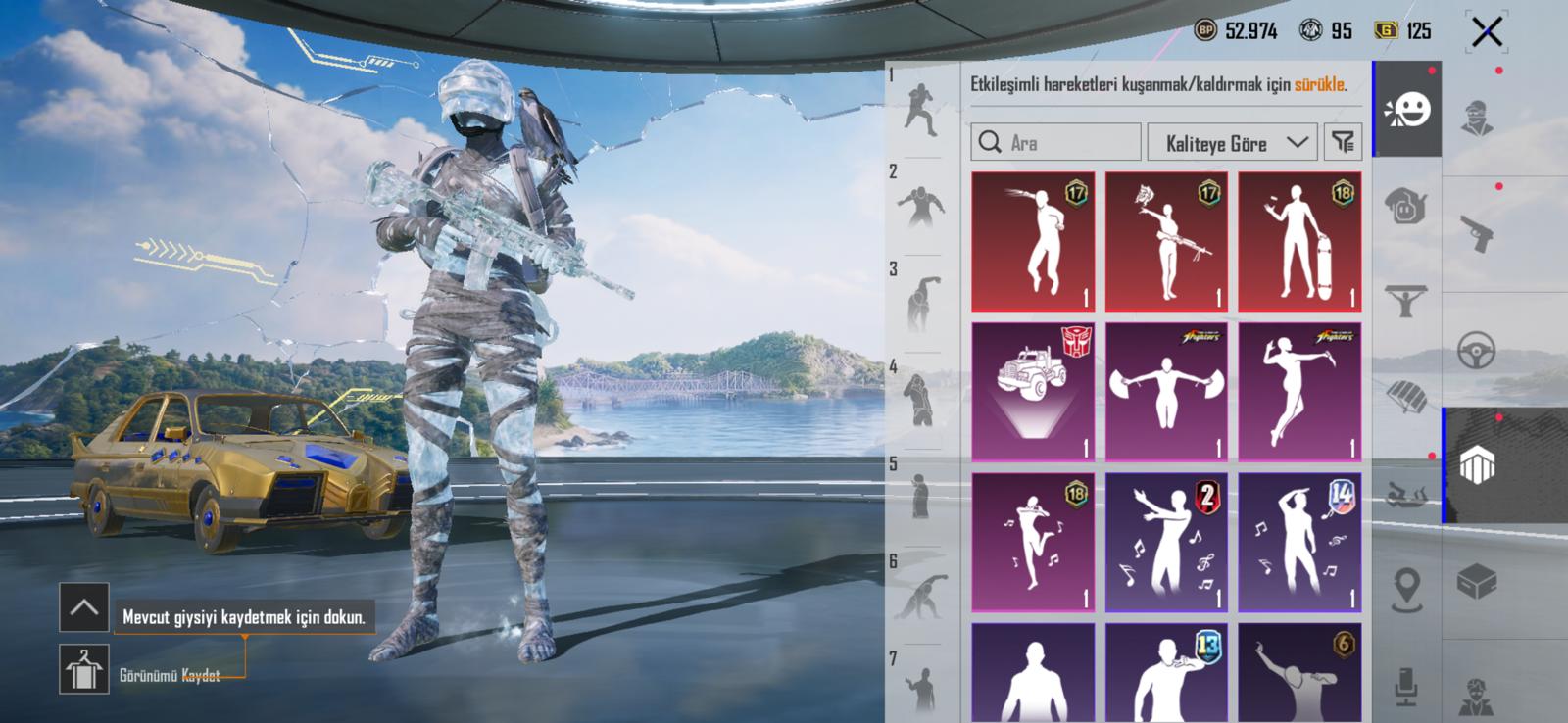This screenshot has width=1568, height=723.
Task: Choose the Transformers truck emote
Action: (x=1033, y=392)
